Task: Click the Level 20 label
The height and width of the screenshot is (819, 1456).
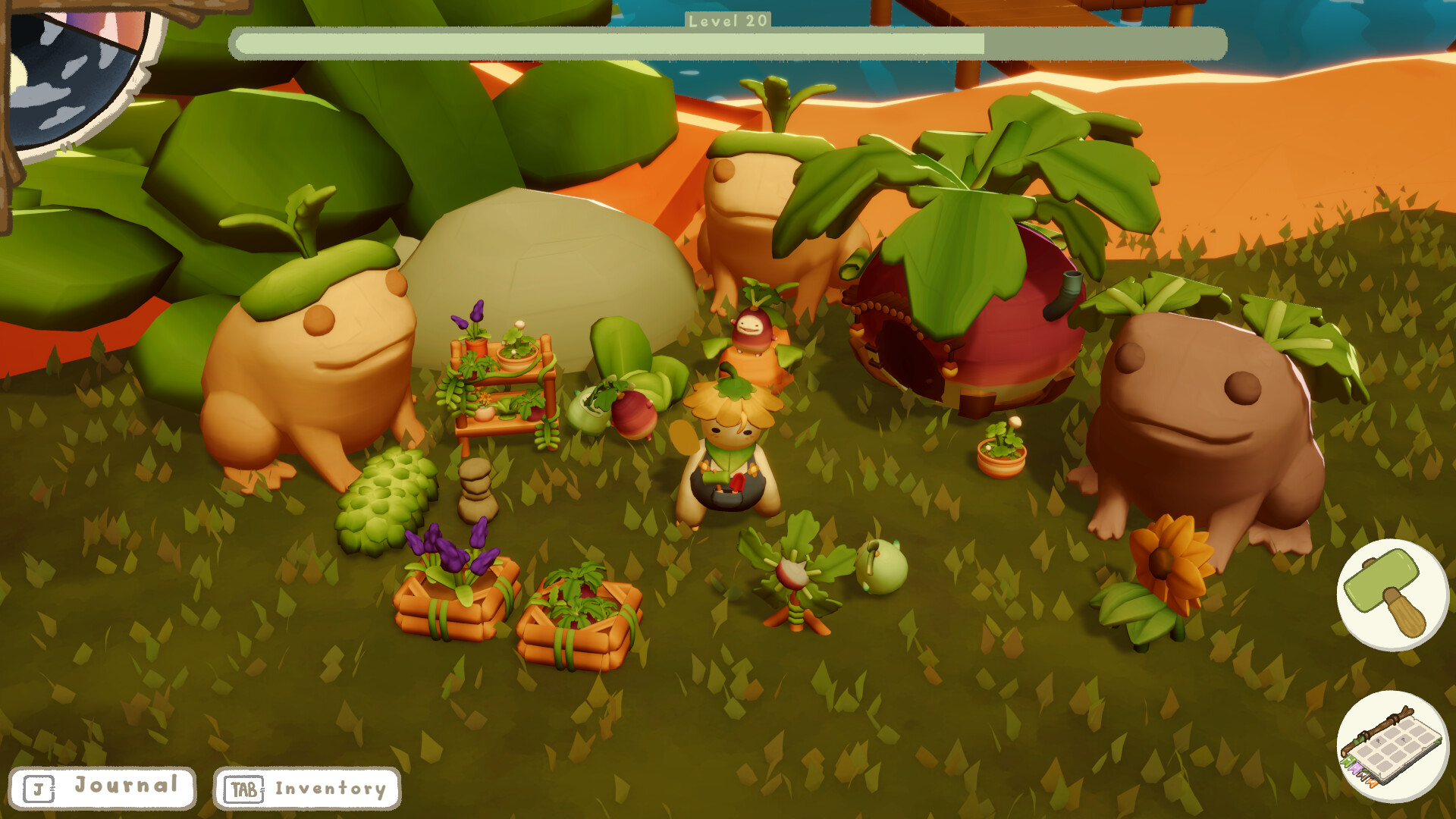Action: pos(726,22)
